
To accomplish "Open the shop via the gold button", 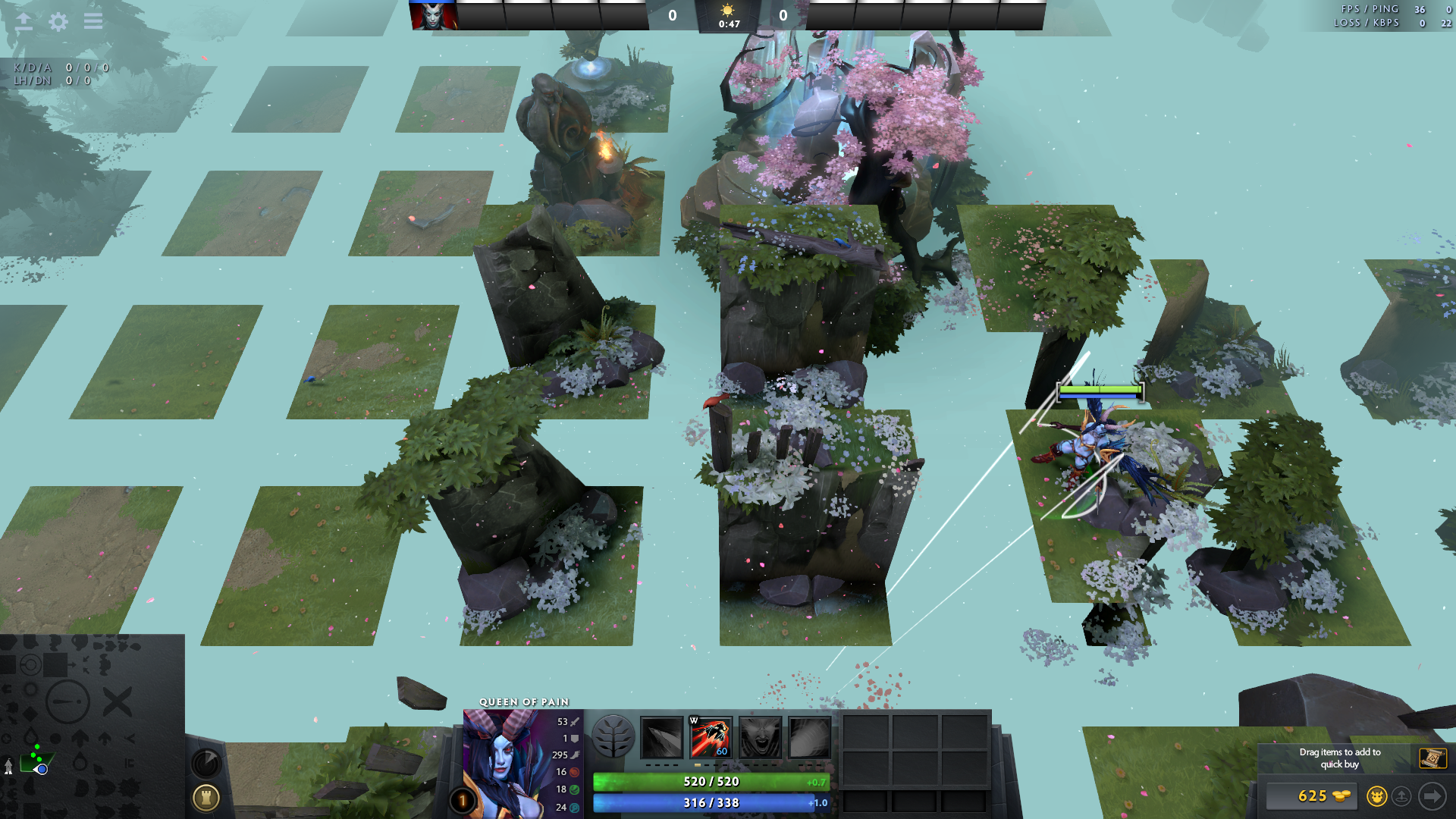I will pos(1313,795).
